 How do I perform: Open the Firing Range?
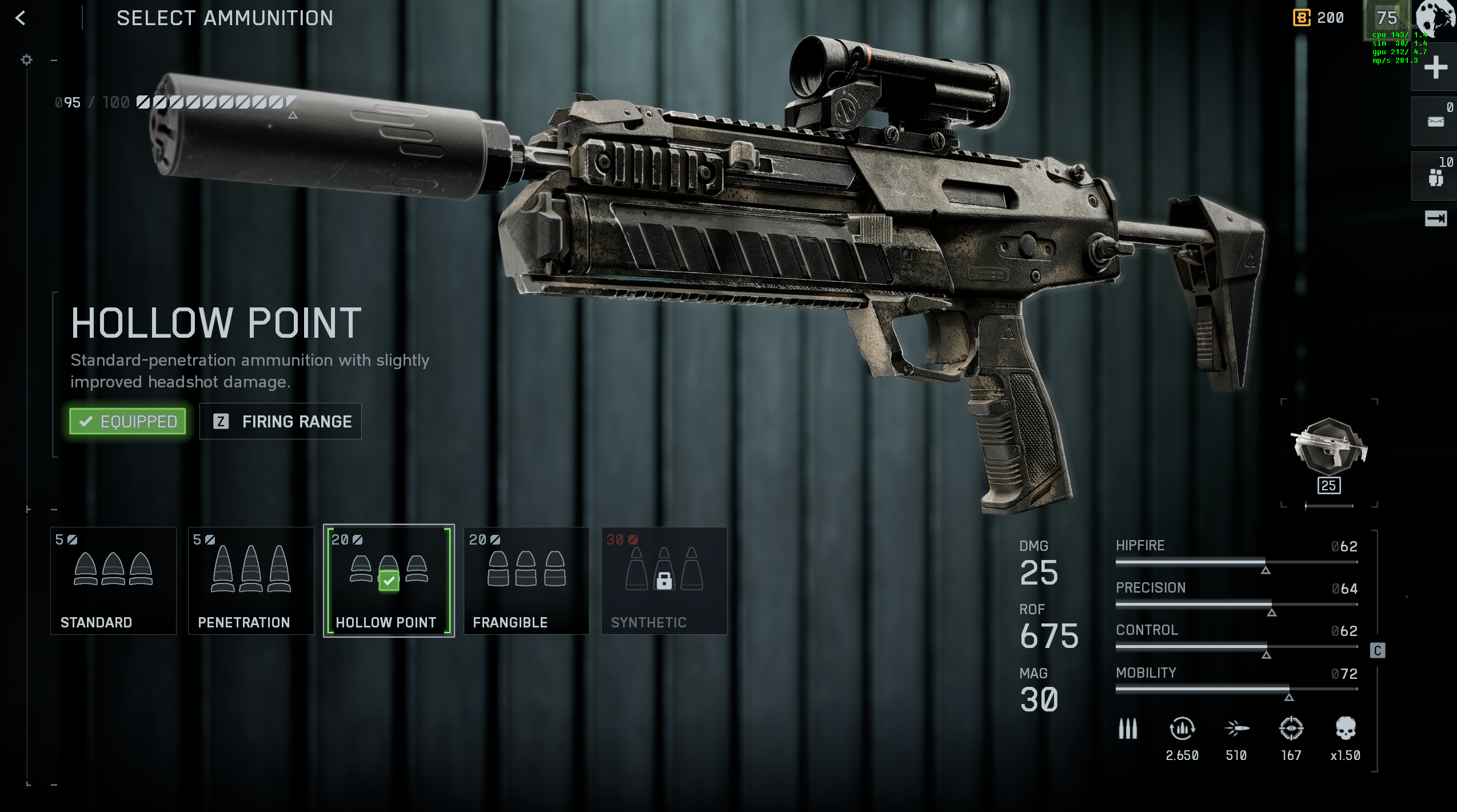click(280, 421)
